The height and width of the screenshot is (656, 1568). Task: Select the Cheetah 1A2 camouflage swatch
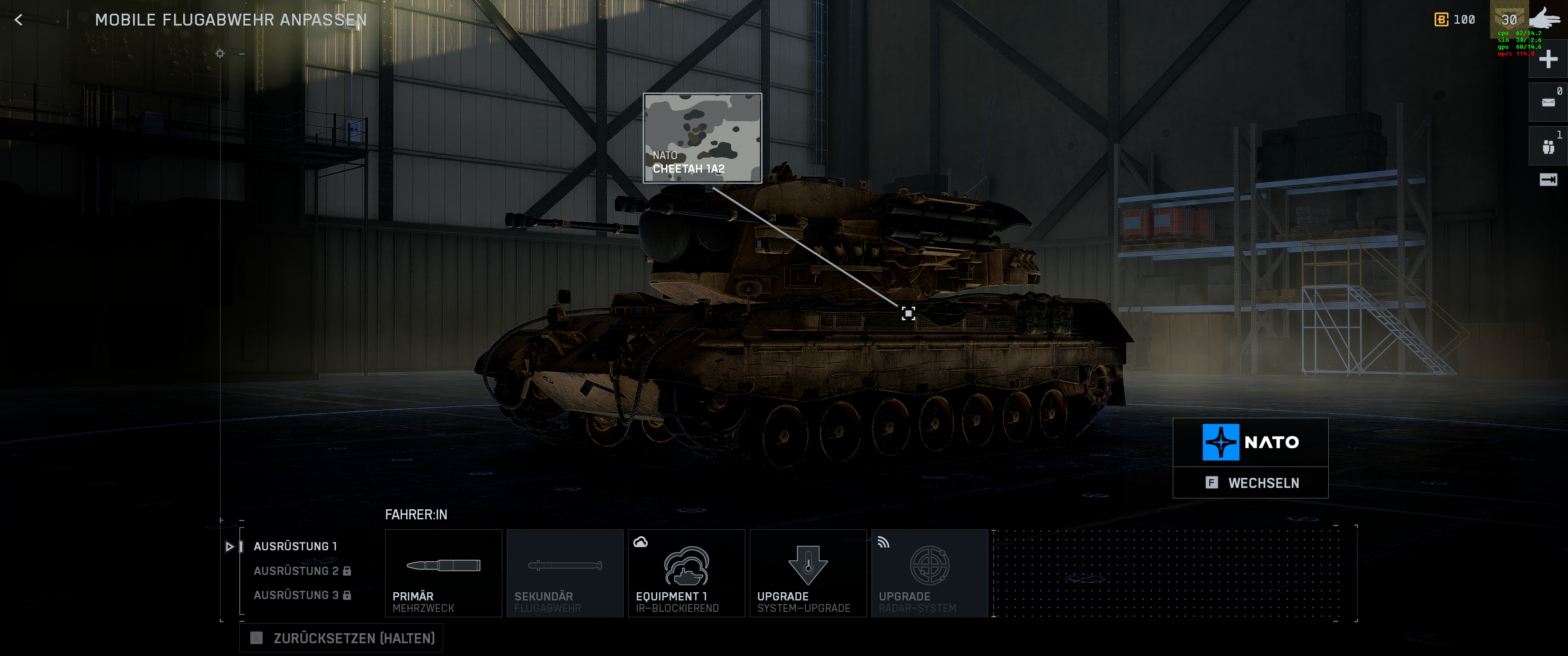[x=702, y=125]
